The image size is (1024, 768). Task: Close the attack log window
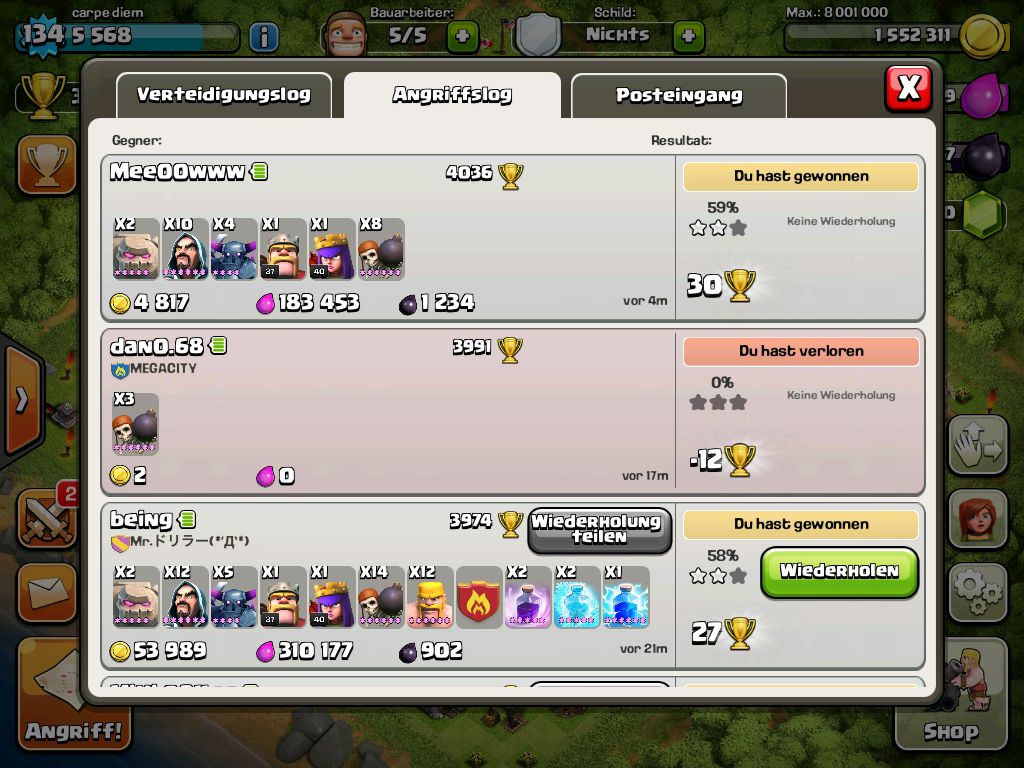(x=908, y=88)
